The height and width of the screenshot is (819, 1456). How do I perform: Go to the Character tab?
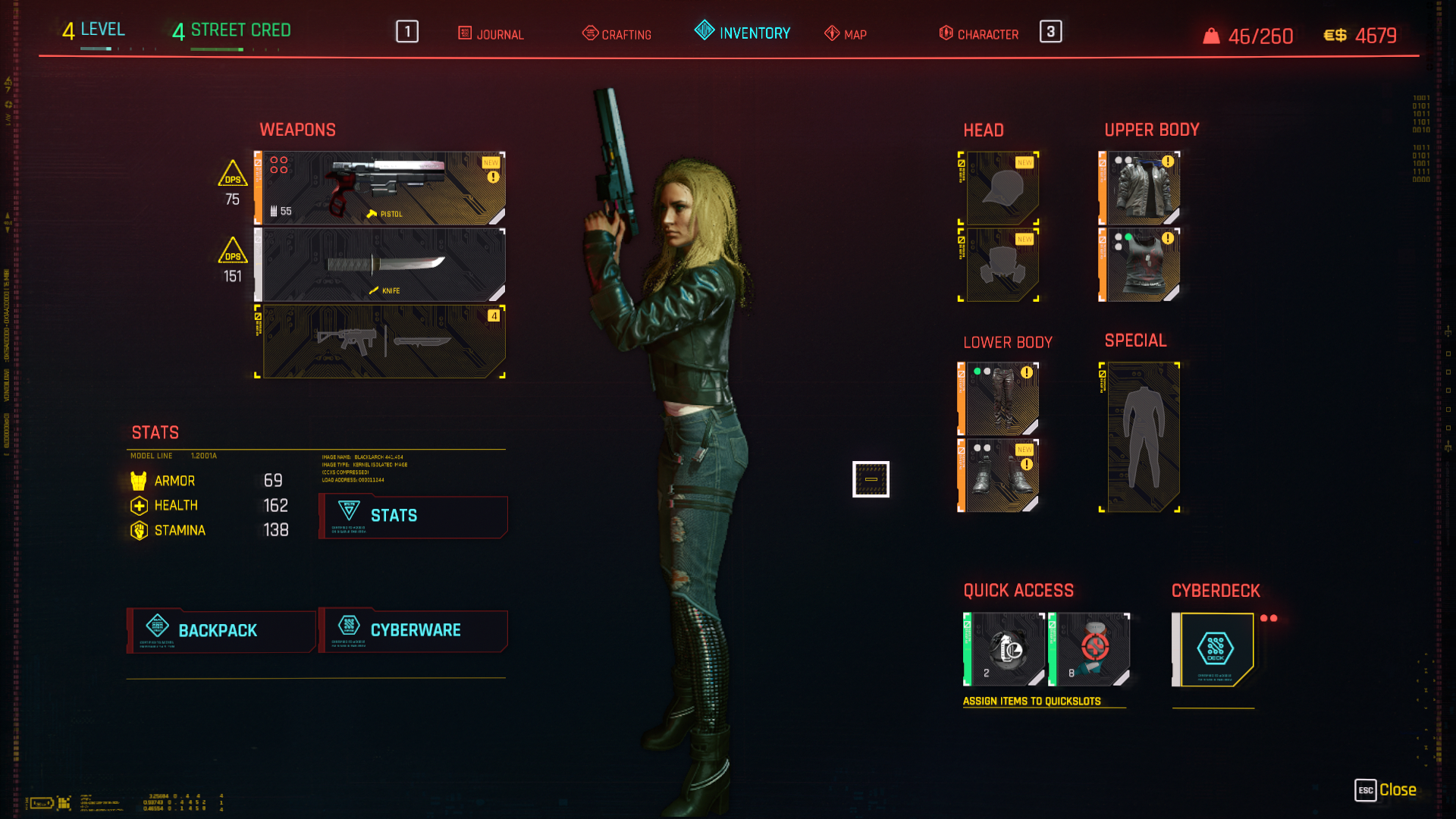pyautogui.click(x=979, y=34)
